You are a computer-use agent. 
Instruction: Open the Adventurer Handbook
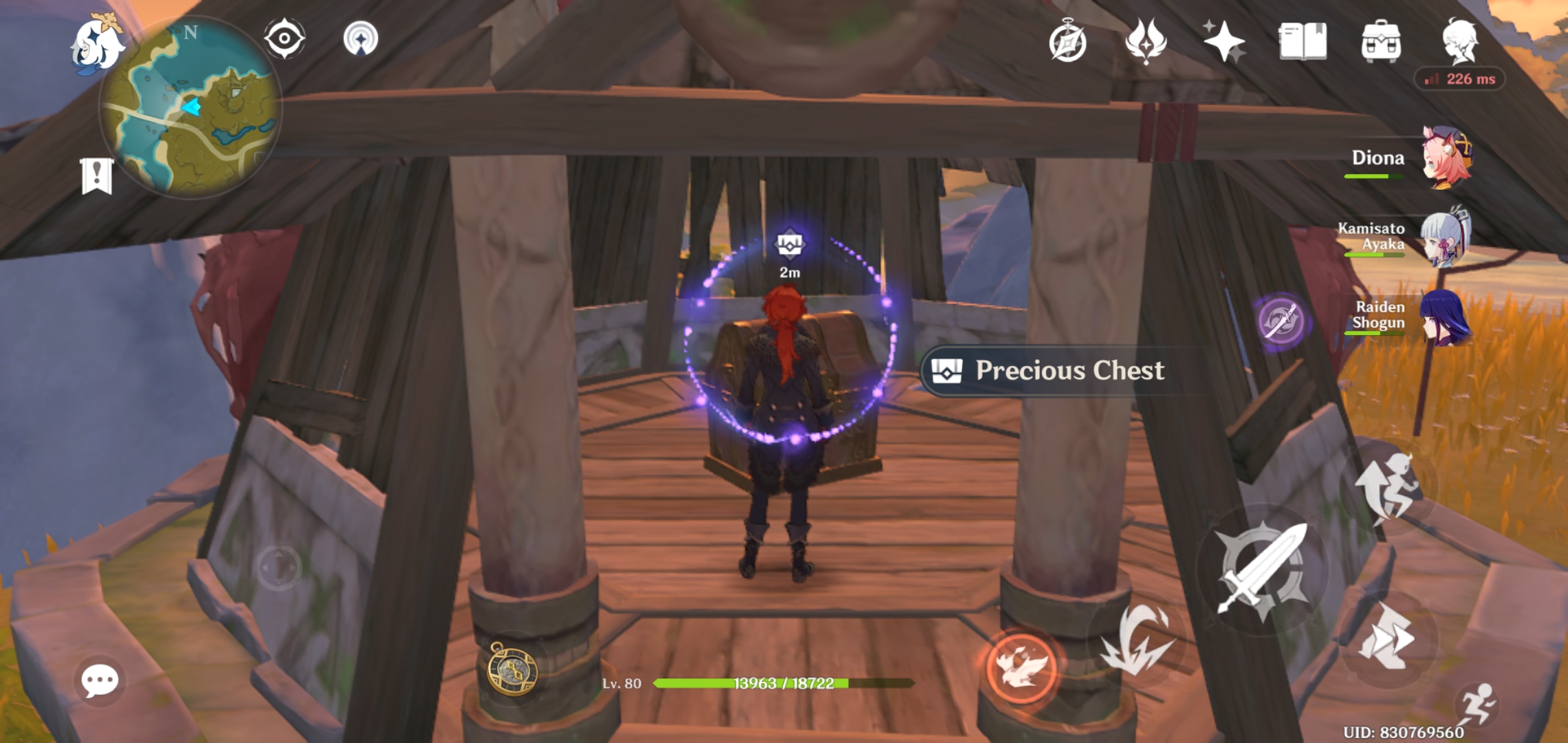(x=1067, y=41)
